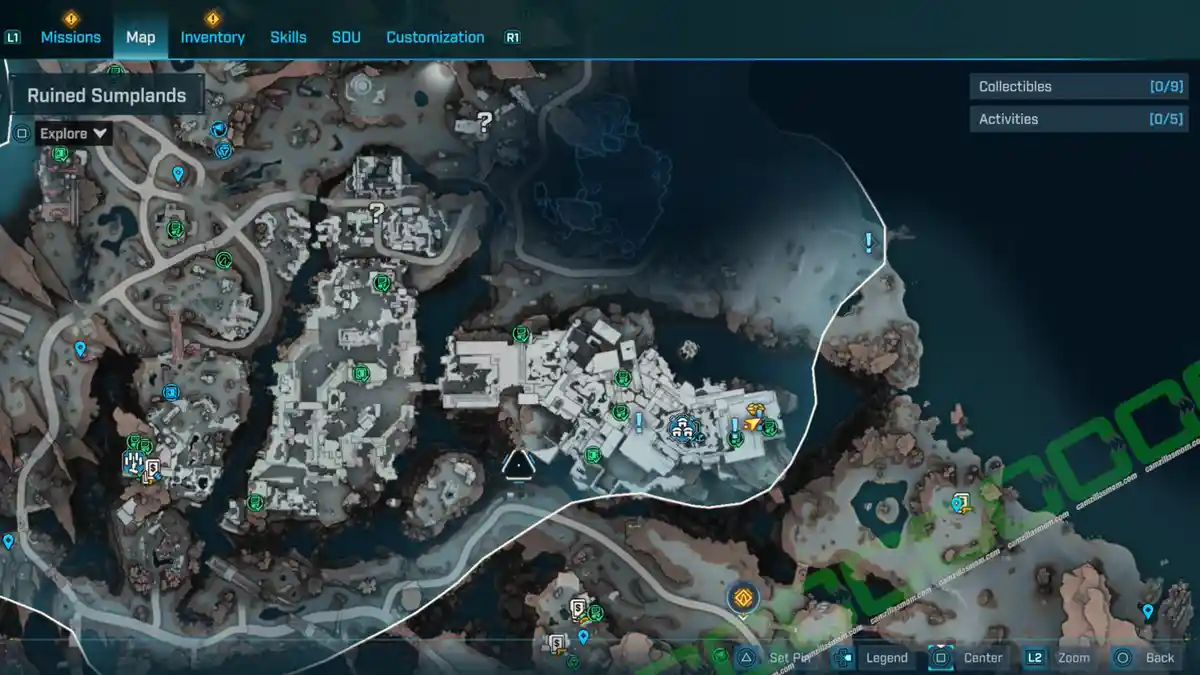Switch to the Customization tab

[x=435, y=37]
